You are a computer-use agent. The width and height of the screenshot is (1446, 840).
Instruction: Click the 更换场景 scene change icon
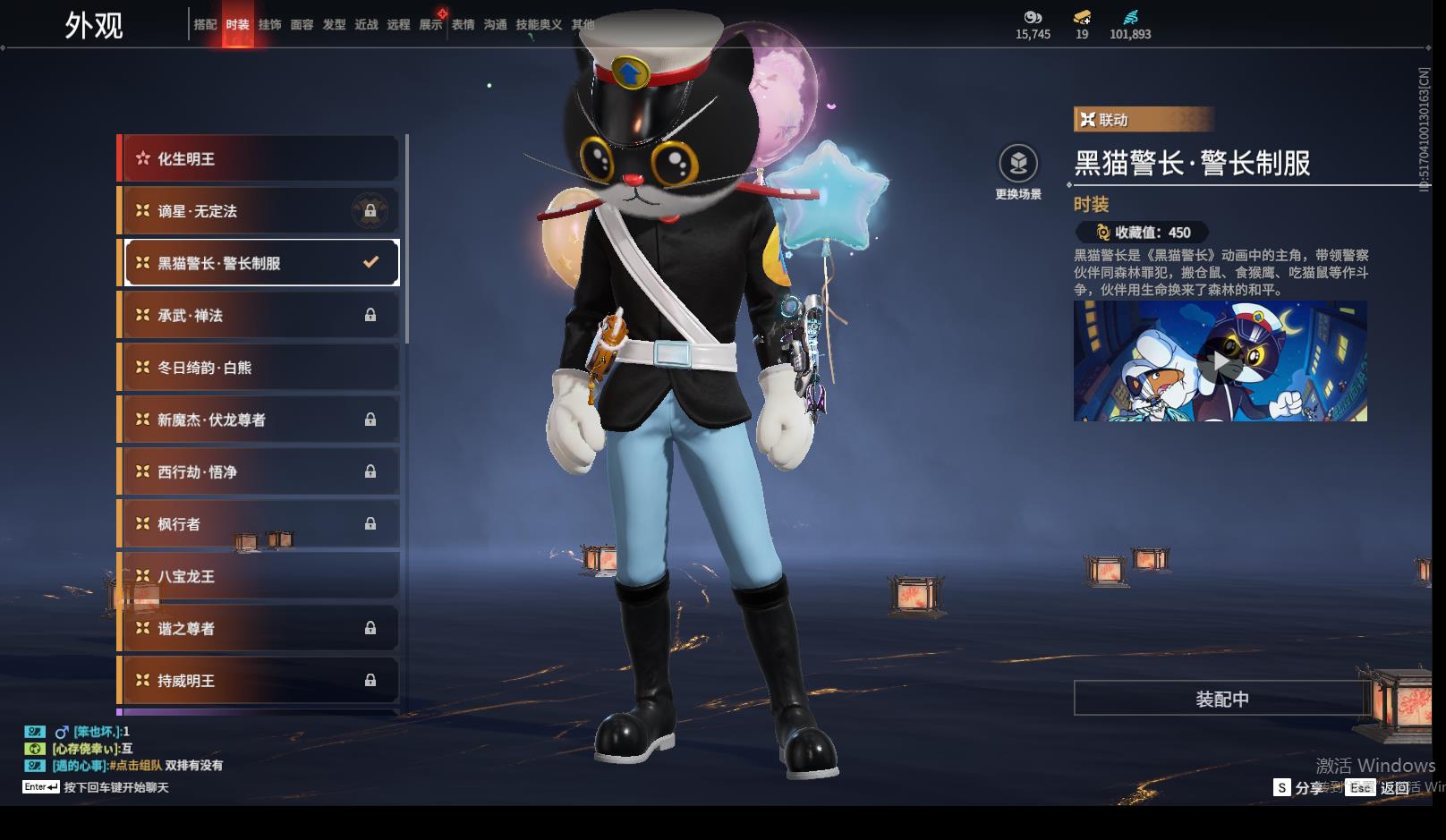[1018, 165]
